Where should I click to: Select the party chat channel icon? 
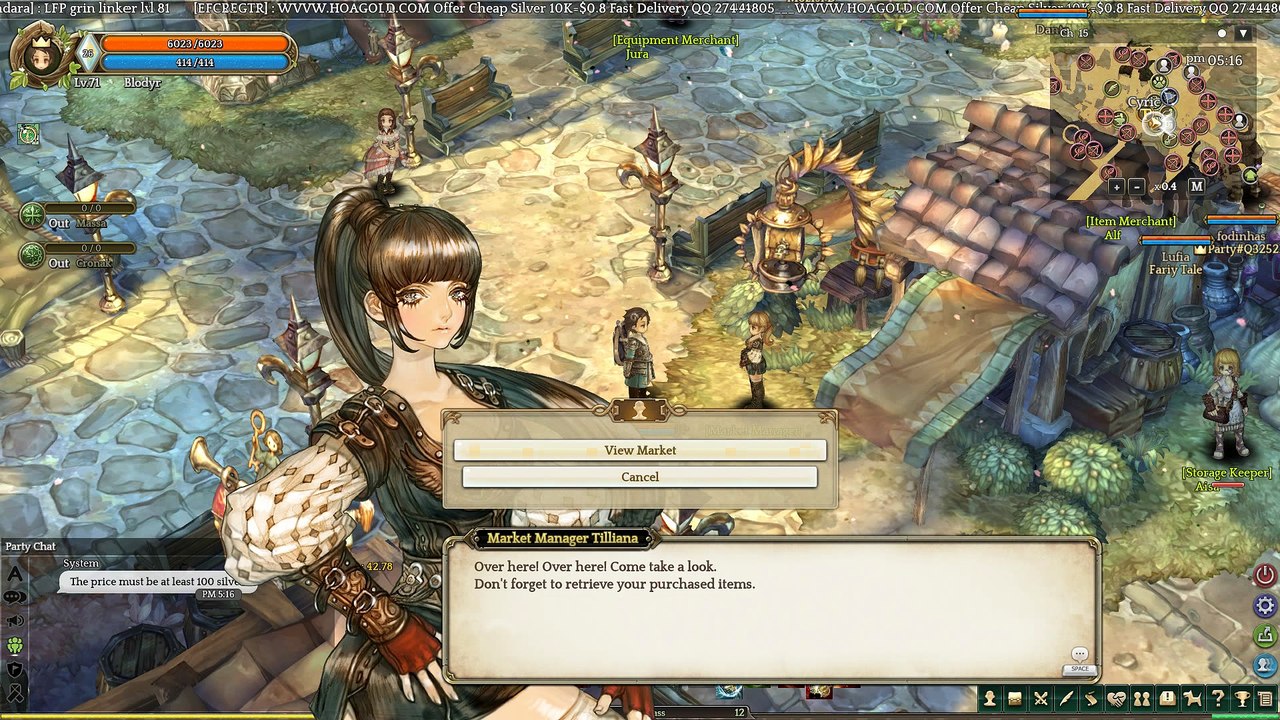[15, 646]
